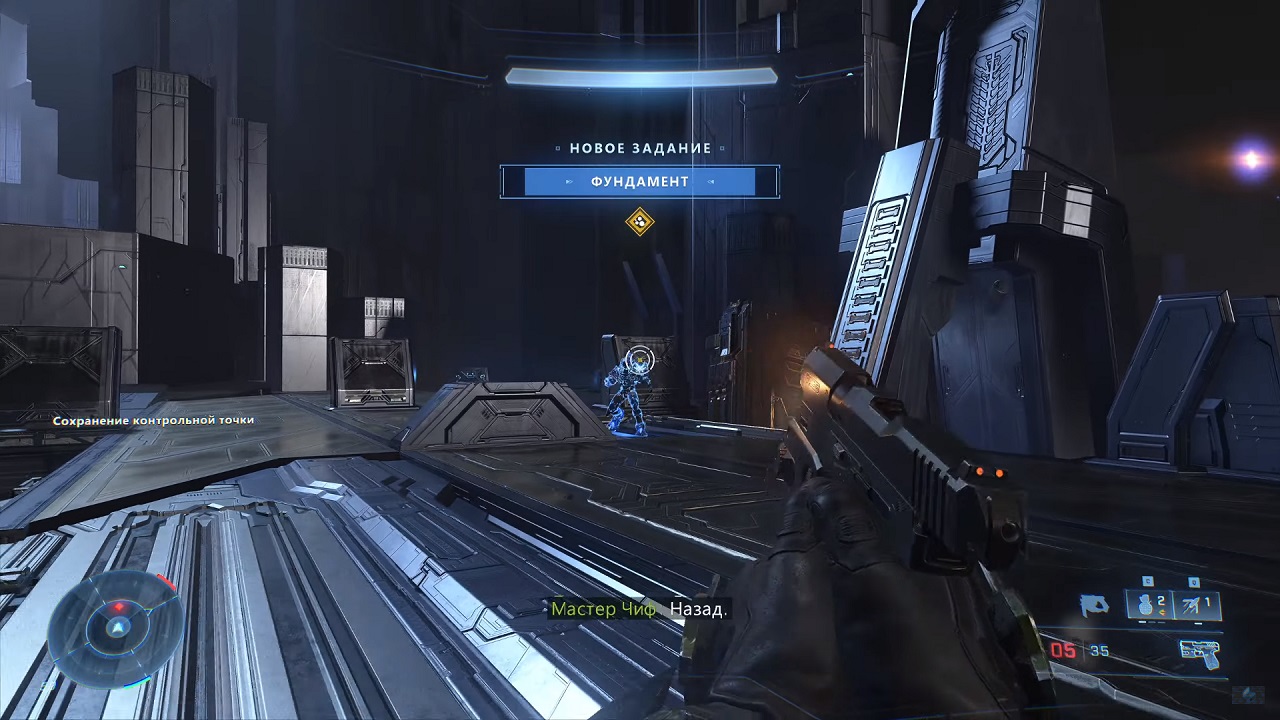Viewport: 1280px width, 720px height.
Task: Click the equipped pistol weapon icon
Action: pyautogui.click(x=1199, y=650)
